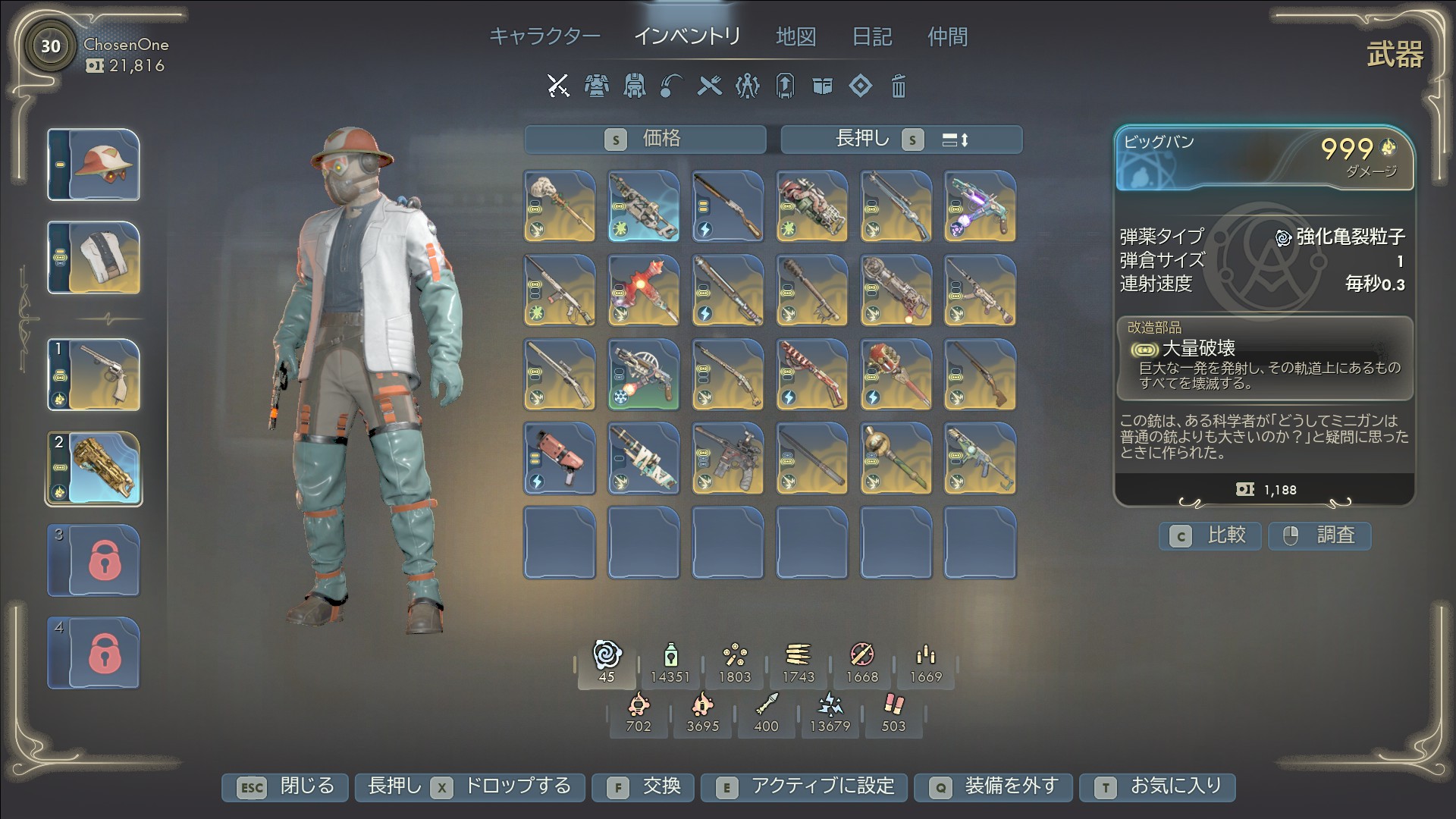This screenshot has height=819, width=1456.
Task: Open the 地図 map tab
Action: 795,36
